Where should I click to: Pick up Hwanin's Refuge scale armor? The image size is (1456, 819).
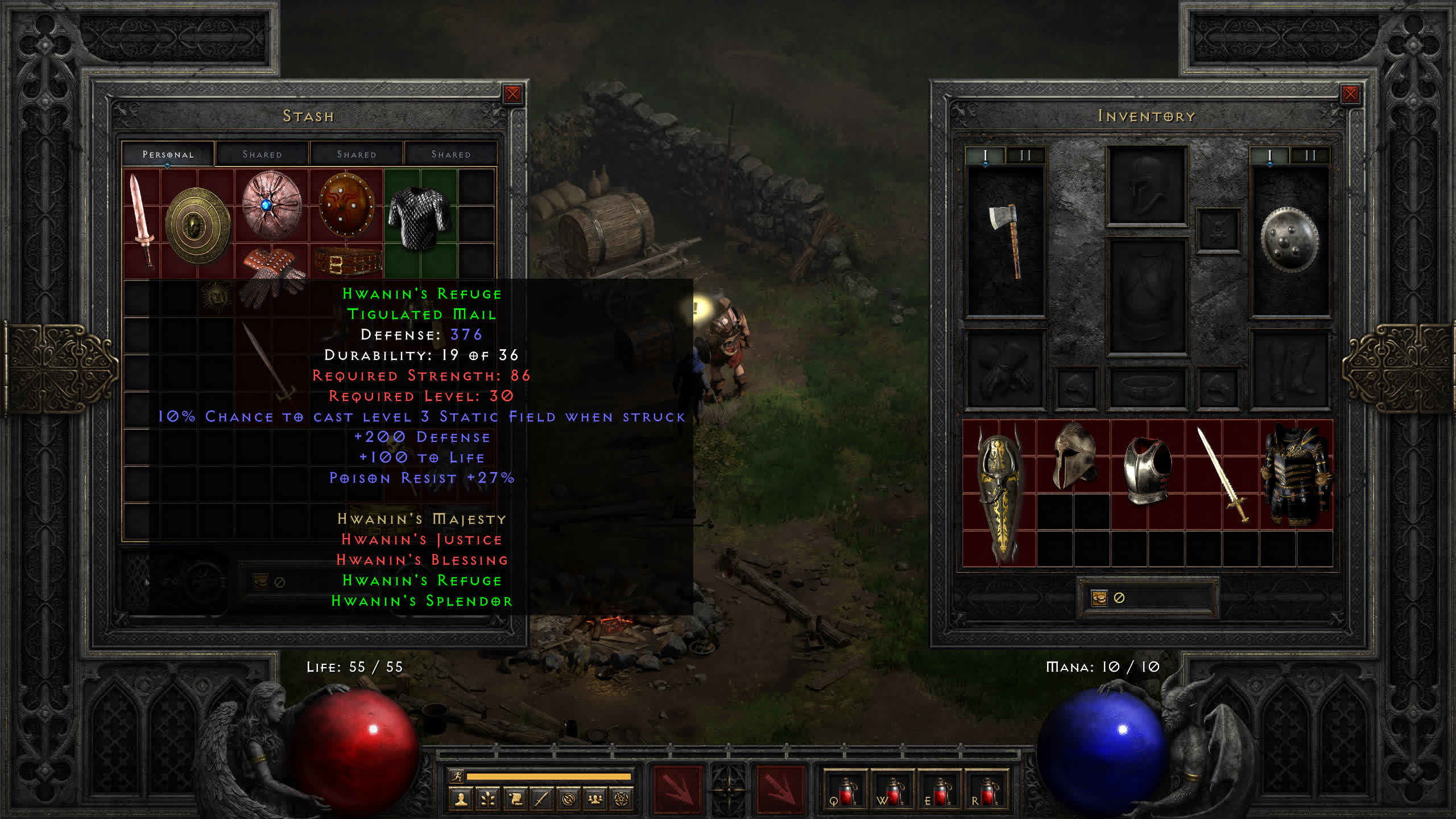tap(420, 219)
